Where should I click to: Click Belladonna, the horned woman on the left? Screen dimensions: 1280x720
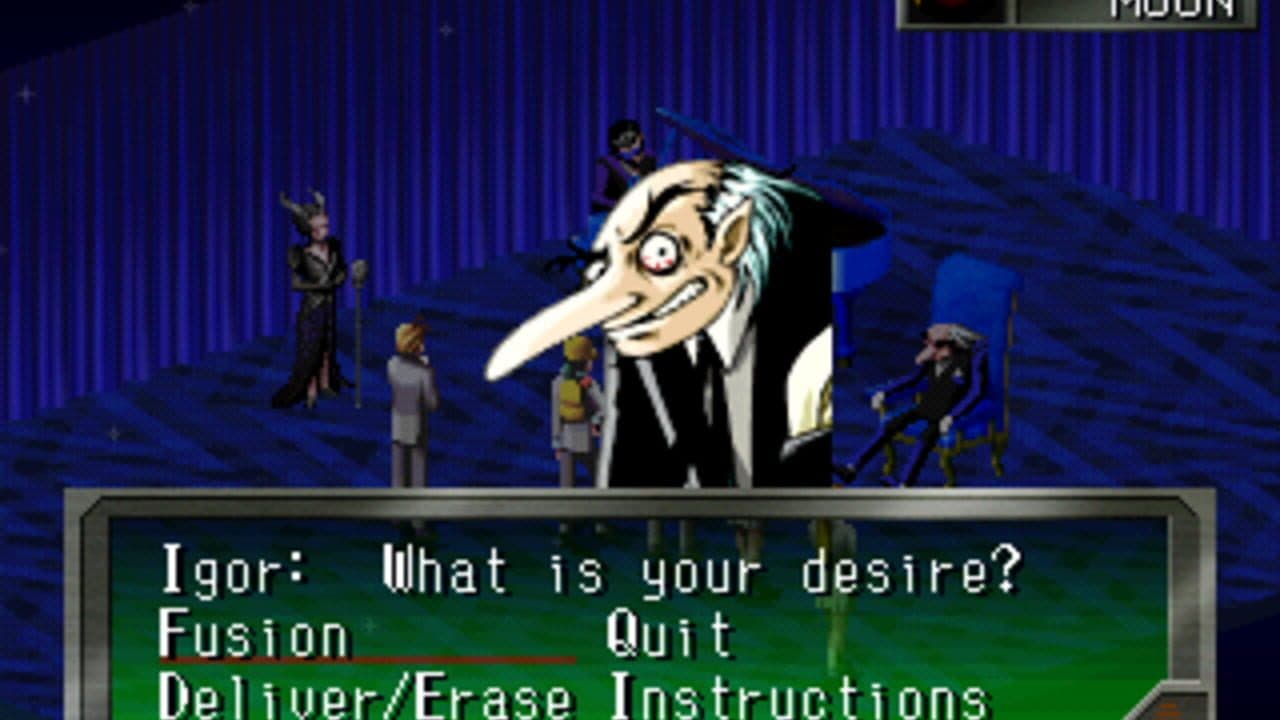coord(310,300)
